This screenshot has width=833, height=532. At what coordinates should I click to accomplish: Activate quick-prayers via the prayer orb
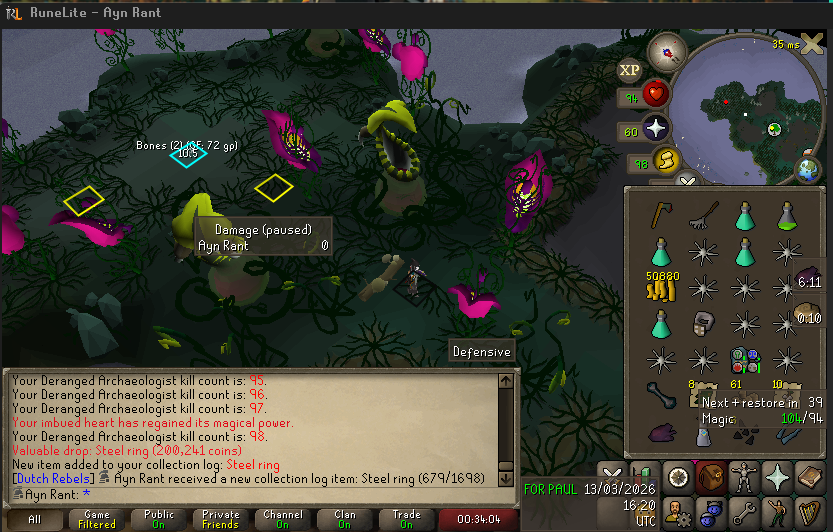click(x=656, y=129)
